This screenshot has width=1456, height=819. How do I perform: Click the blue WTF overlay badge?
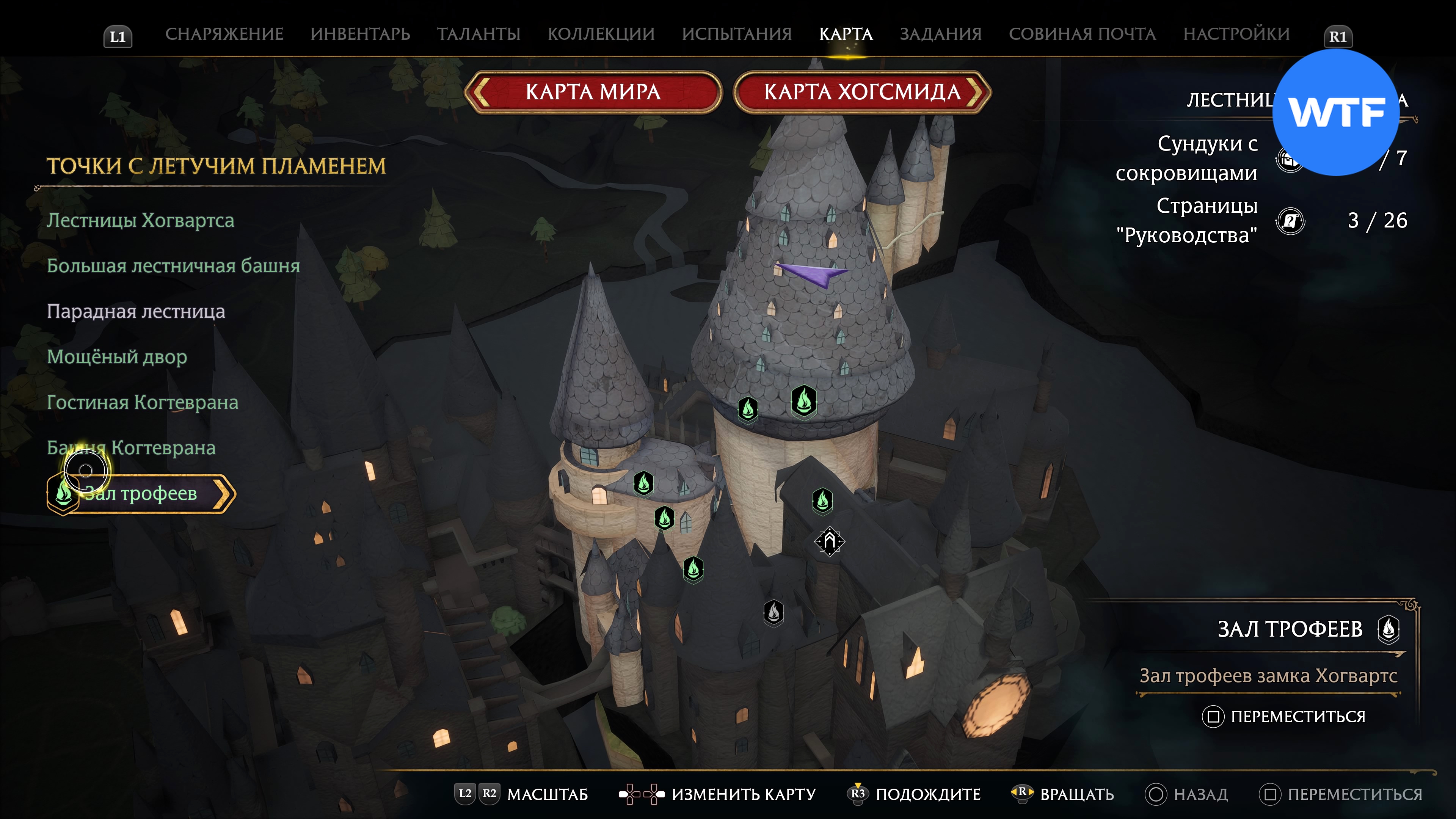[x=1335, y=113]
